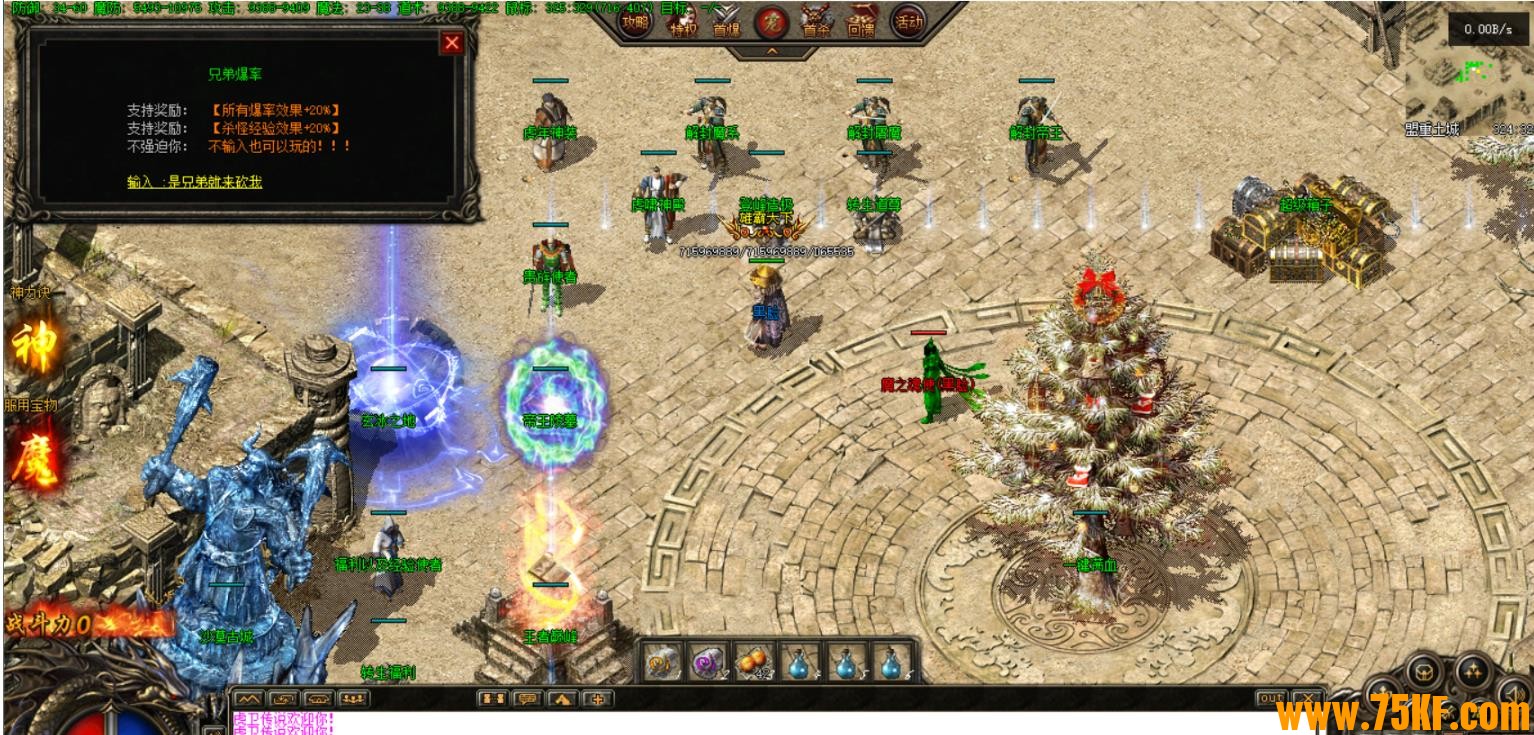Click the OUT button
The width and height of the screenshot is (1534, 735).
pyautogui.click(x=1271, y=698)
